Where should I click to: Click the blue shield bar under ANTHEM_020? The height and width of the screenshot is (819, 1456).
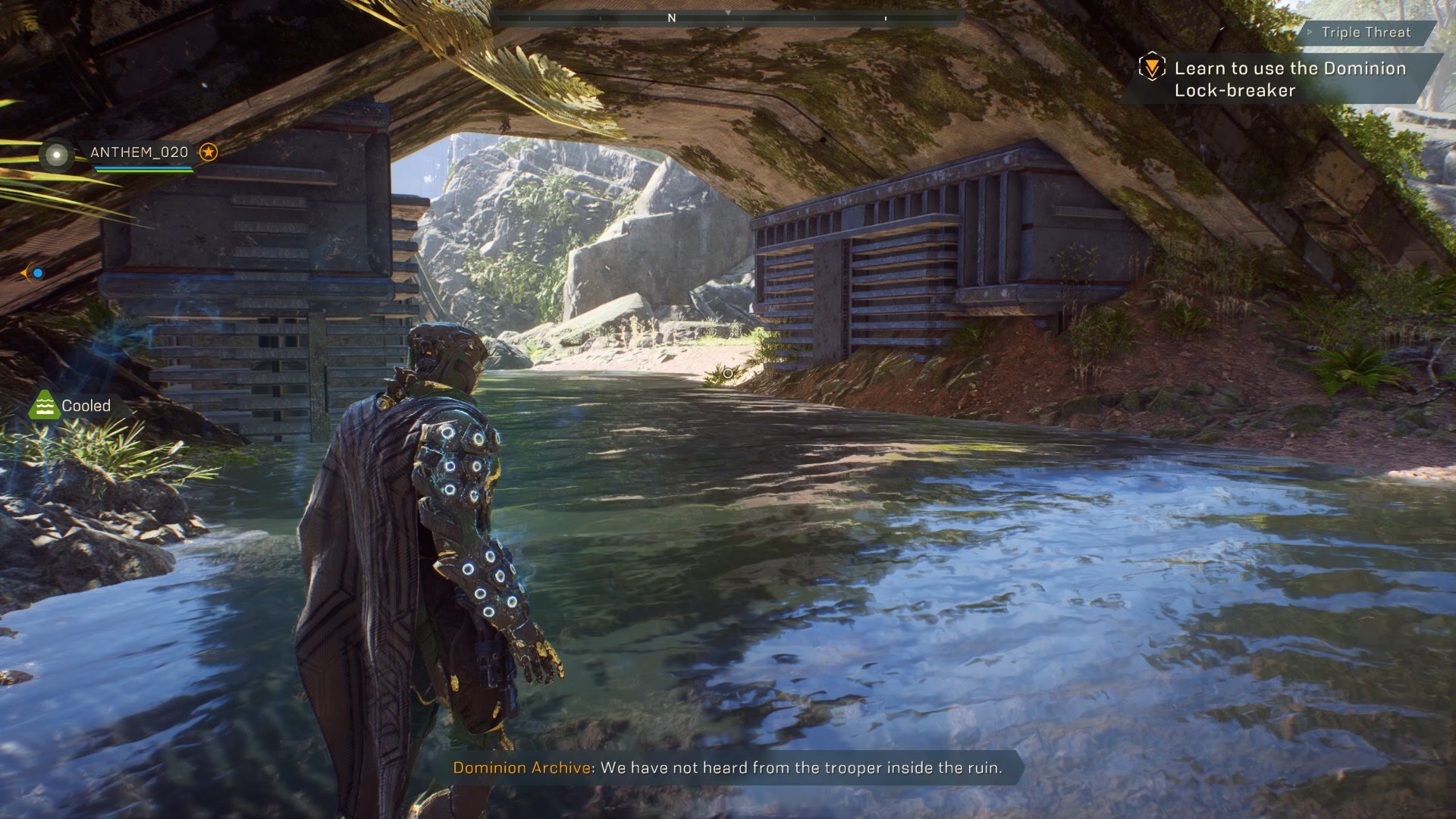(x=140, y=166)
